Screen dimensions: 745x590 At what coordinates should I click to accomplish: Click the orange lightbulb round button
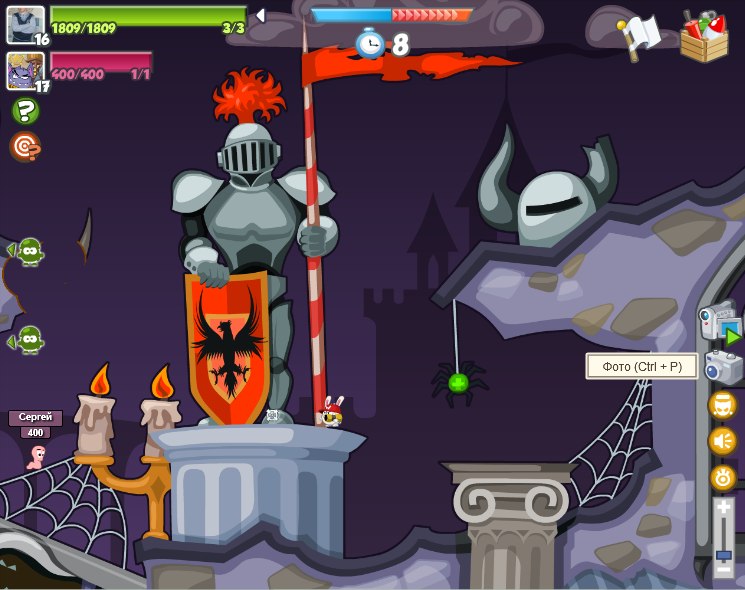coord(722,477)
